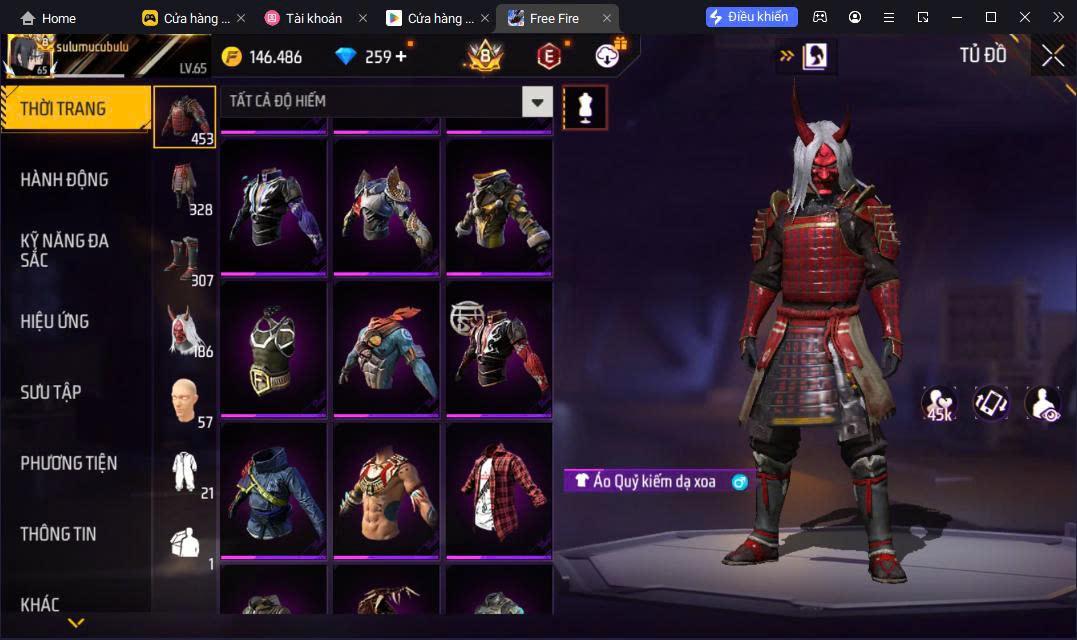Open the HÀNH ĐỘNG category
Image resolution: width=1077 pixels, height=640 pixels.
click(65, 180)
